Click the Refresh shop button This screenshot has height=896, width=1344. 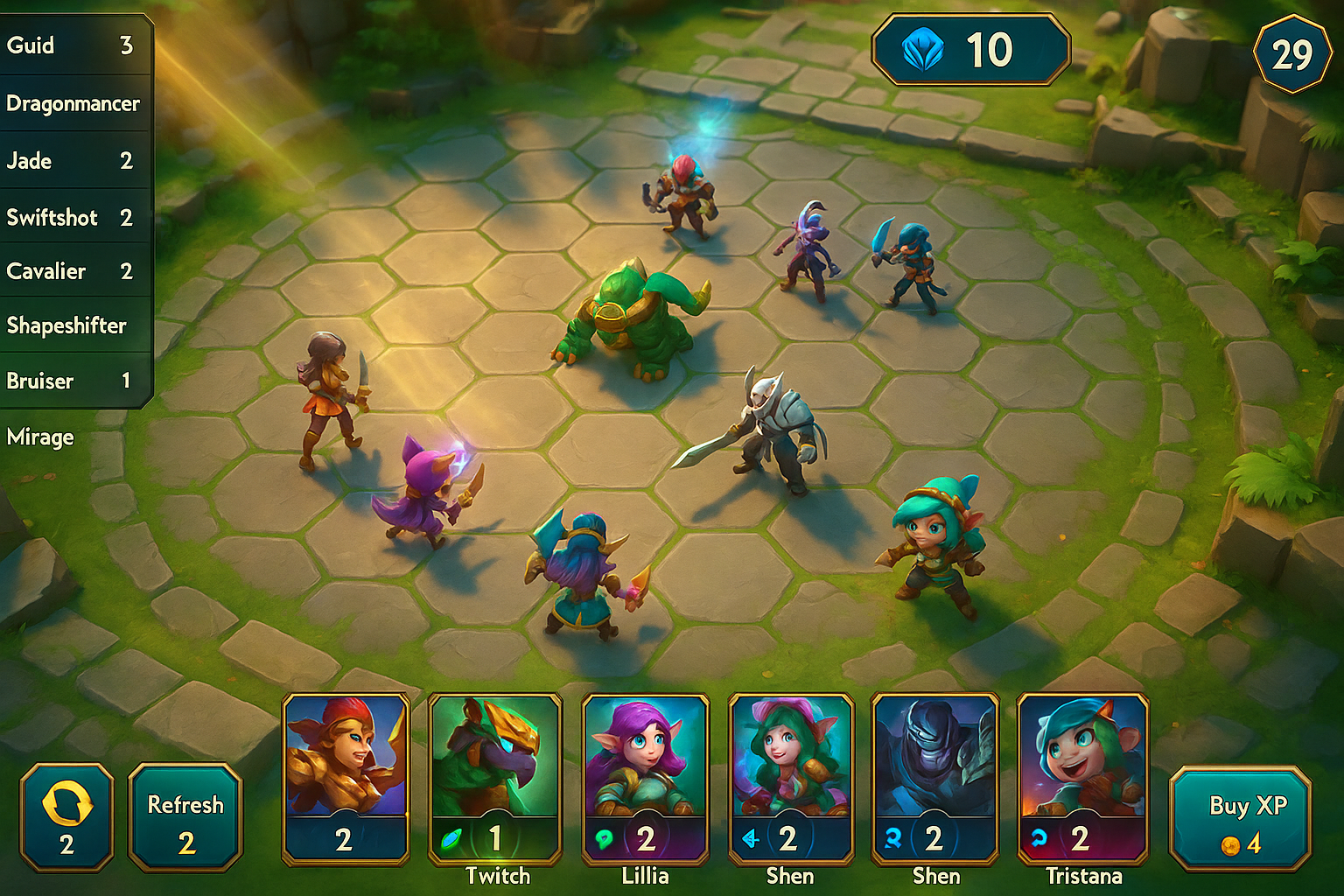[x=185, y=818]
